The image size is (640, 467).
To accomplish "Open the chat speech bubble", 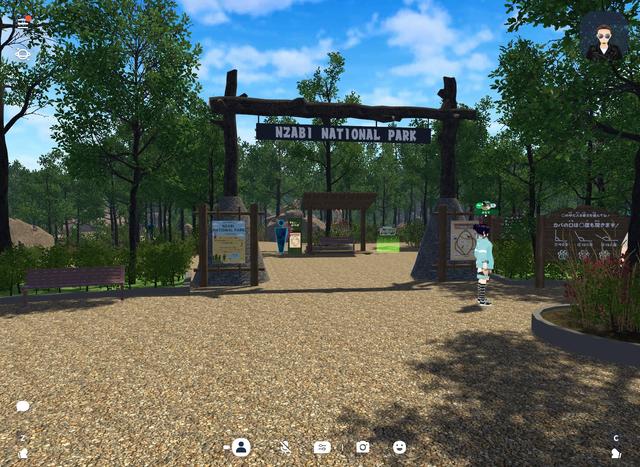I will [x=22, y=407].
